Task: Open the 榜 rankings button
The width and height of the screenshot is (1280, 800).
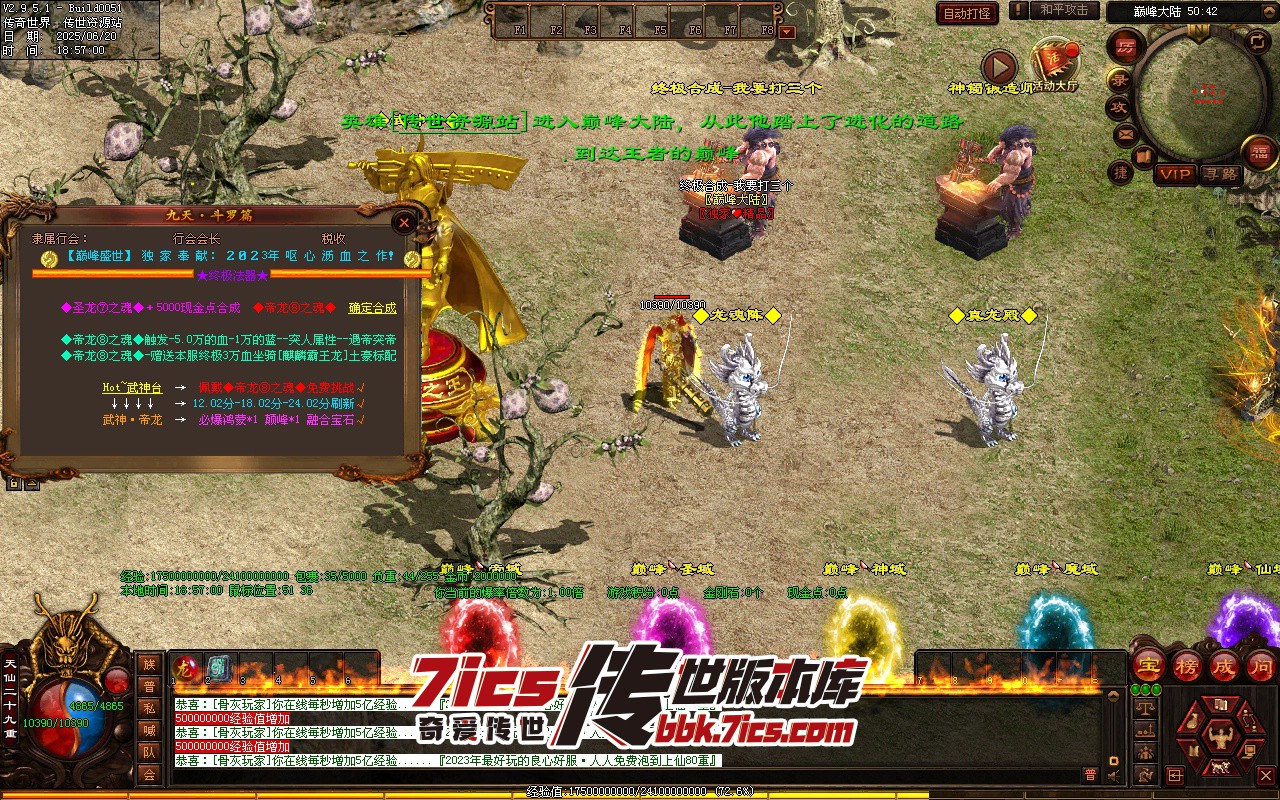Action: pyautogui.click(x=1187, y=665)
